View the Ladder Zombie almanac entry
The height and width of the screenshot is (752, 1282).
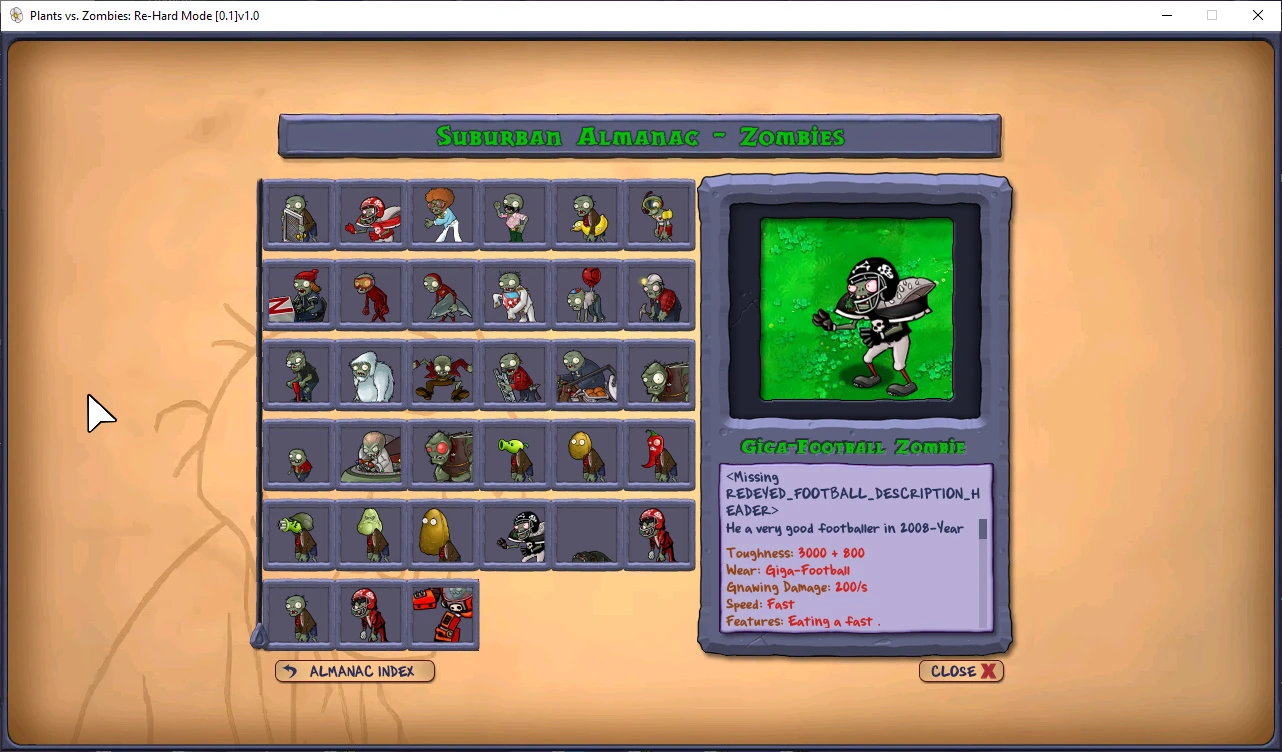tap(514, 373)
